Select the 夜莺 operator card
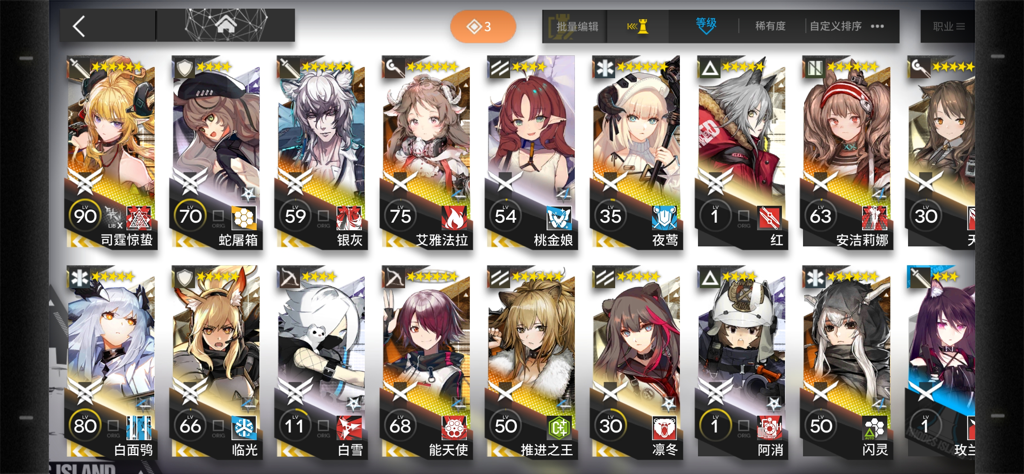The width and height of the screenshot is (1024, 474). 635,150
